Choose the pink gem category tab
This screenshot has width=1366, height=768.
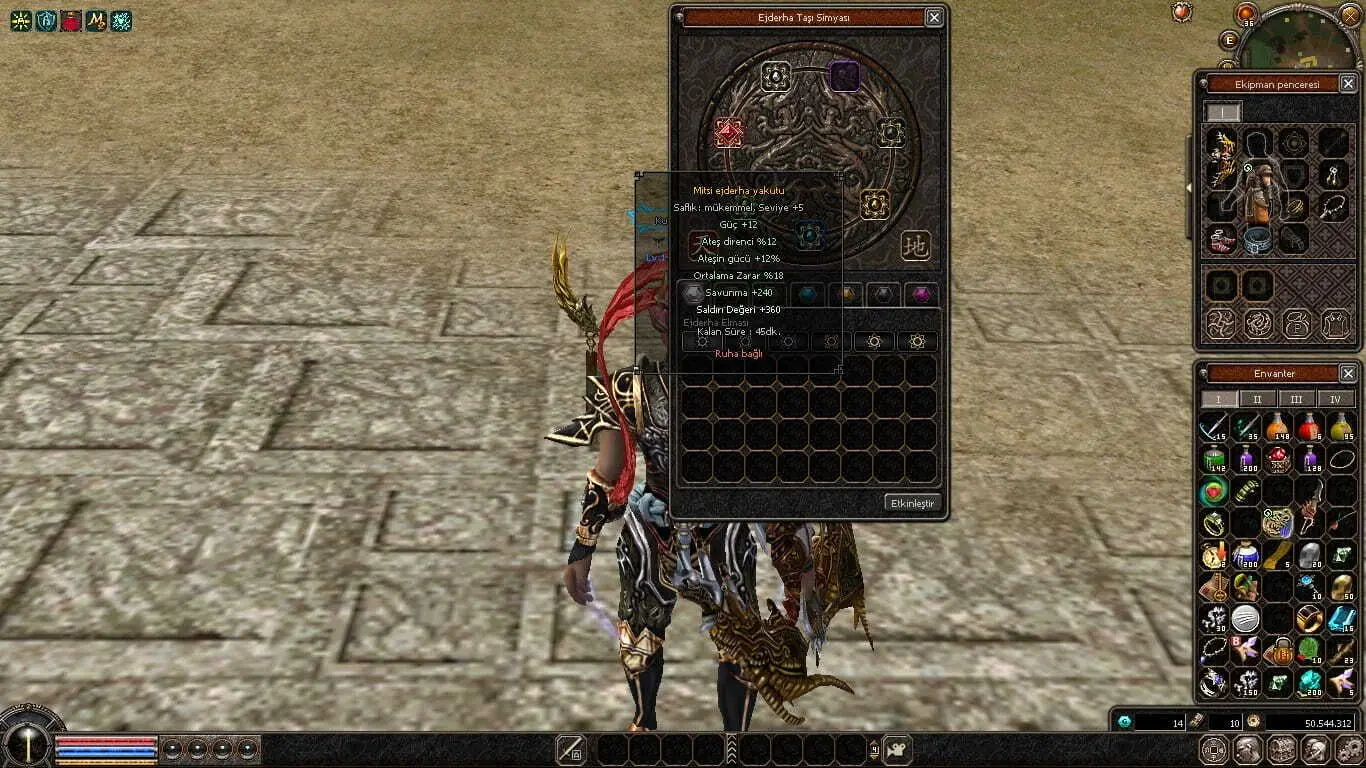point(921,294)
